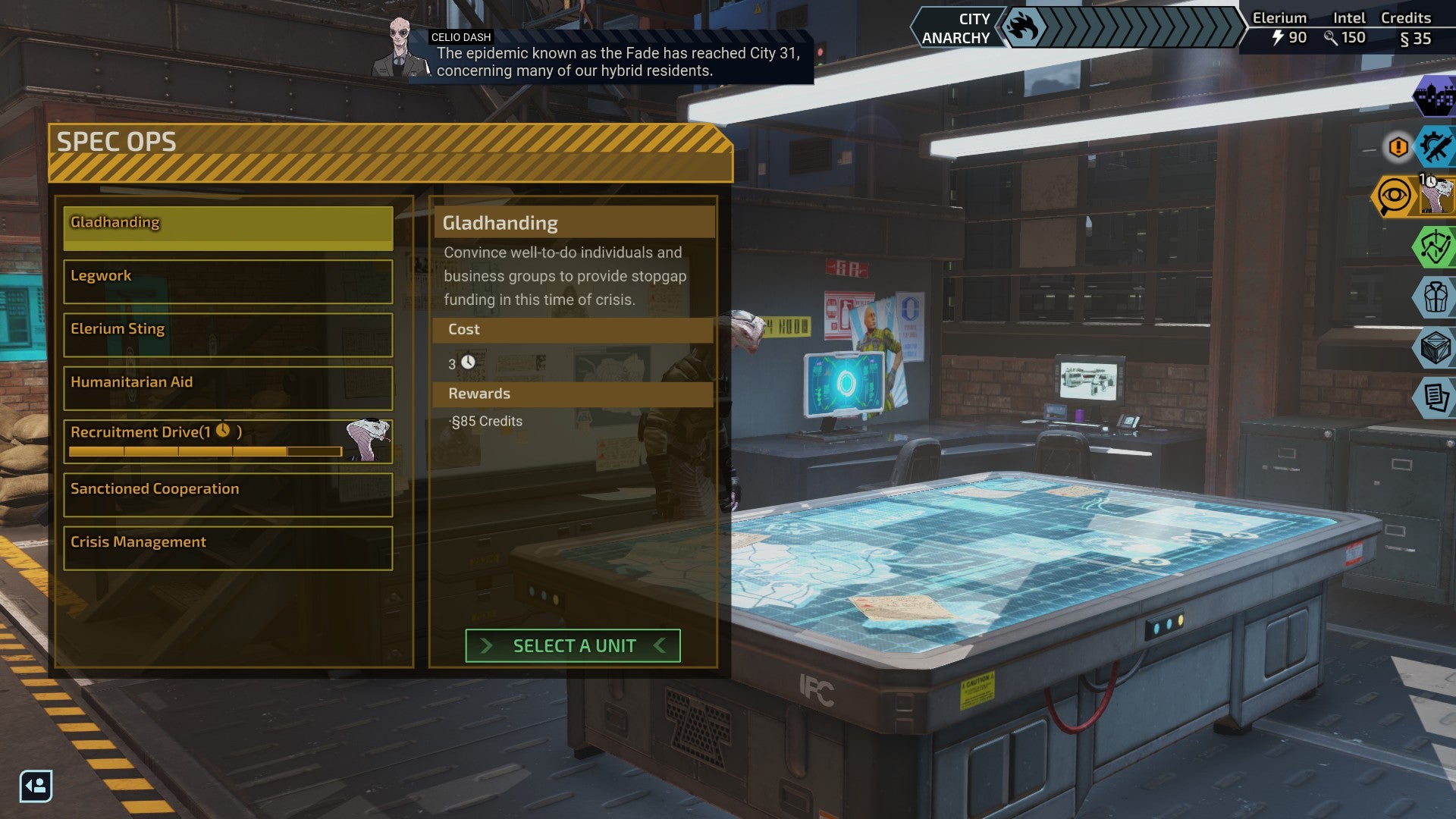The height and width of the screenshot is (819, 1456).
Task: Select the Gladhanding spec op
Action: click(x=227, y=227)
